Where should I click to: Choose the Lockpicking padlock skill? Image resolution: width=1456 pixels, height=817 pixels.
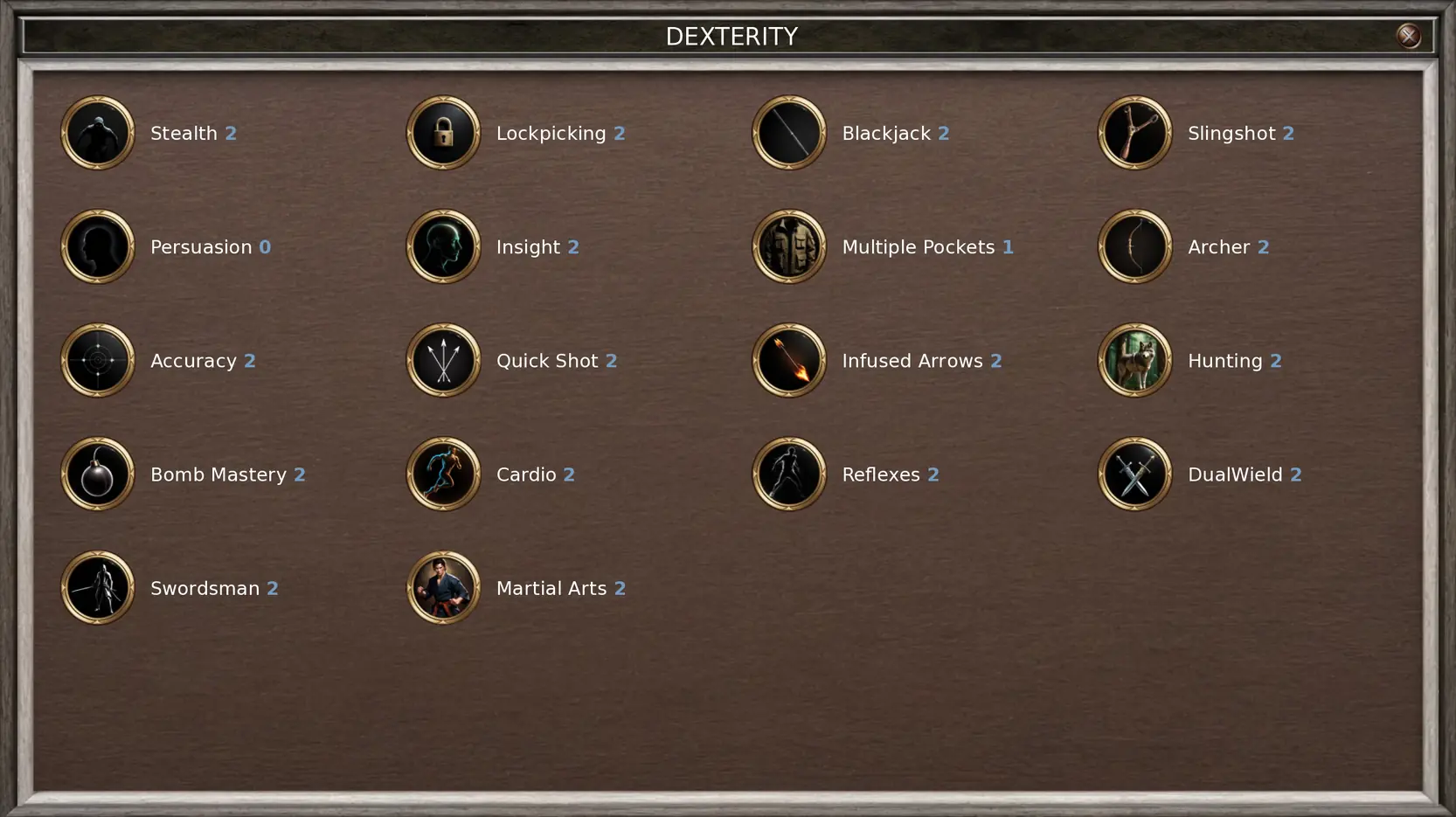click(443, 133)
